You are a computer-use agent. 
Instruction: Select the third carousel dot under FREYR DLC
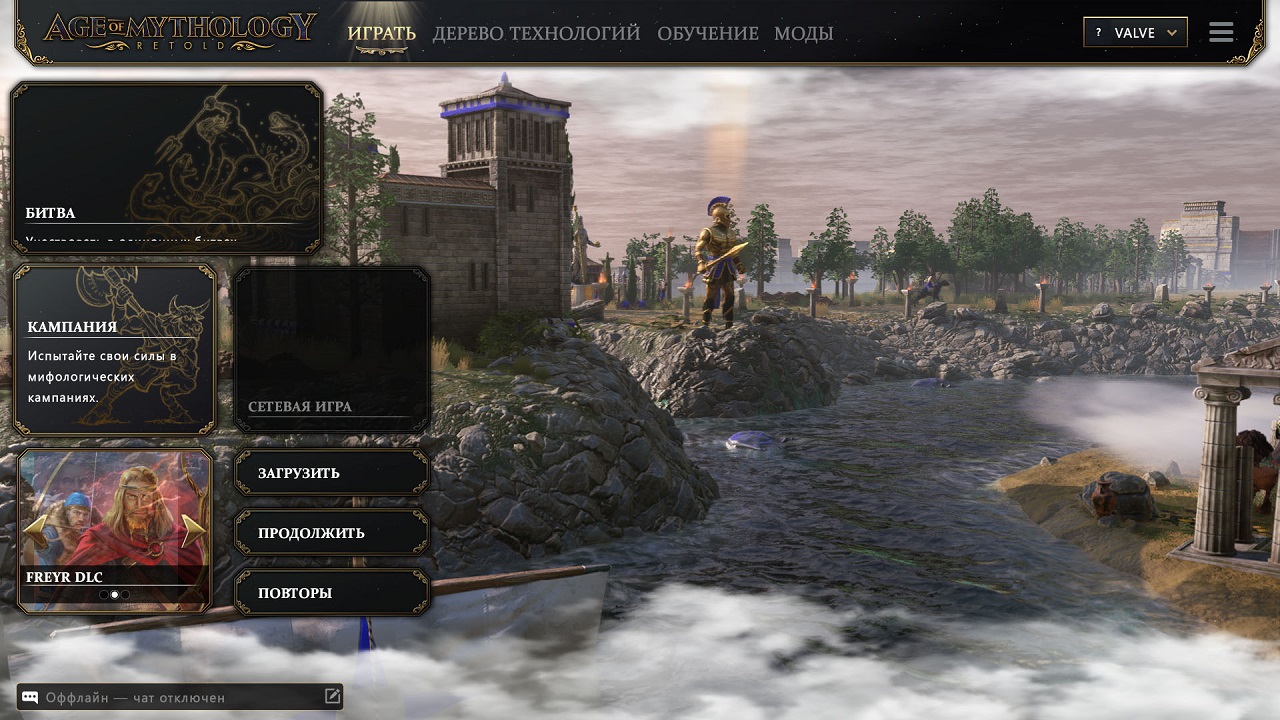click(x=127, y=595)
